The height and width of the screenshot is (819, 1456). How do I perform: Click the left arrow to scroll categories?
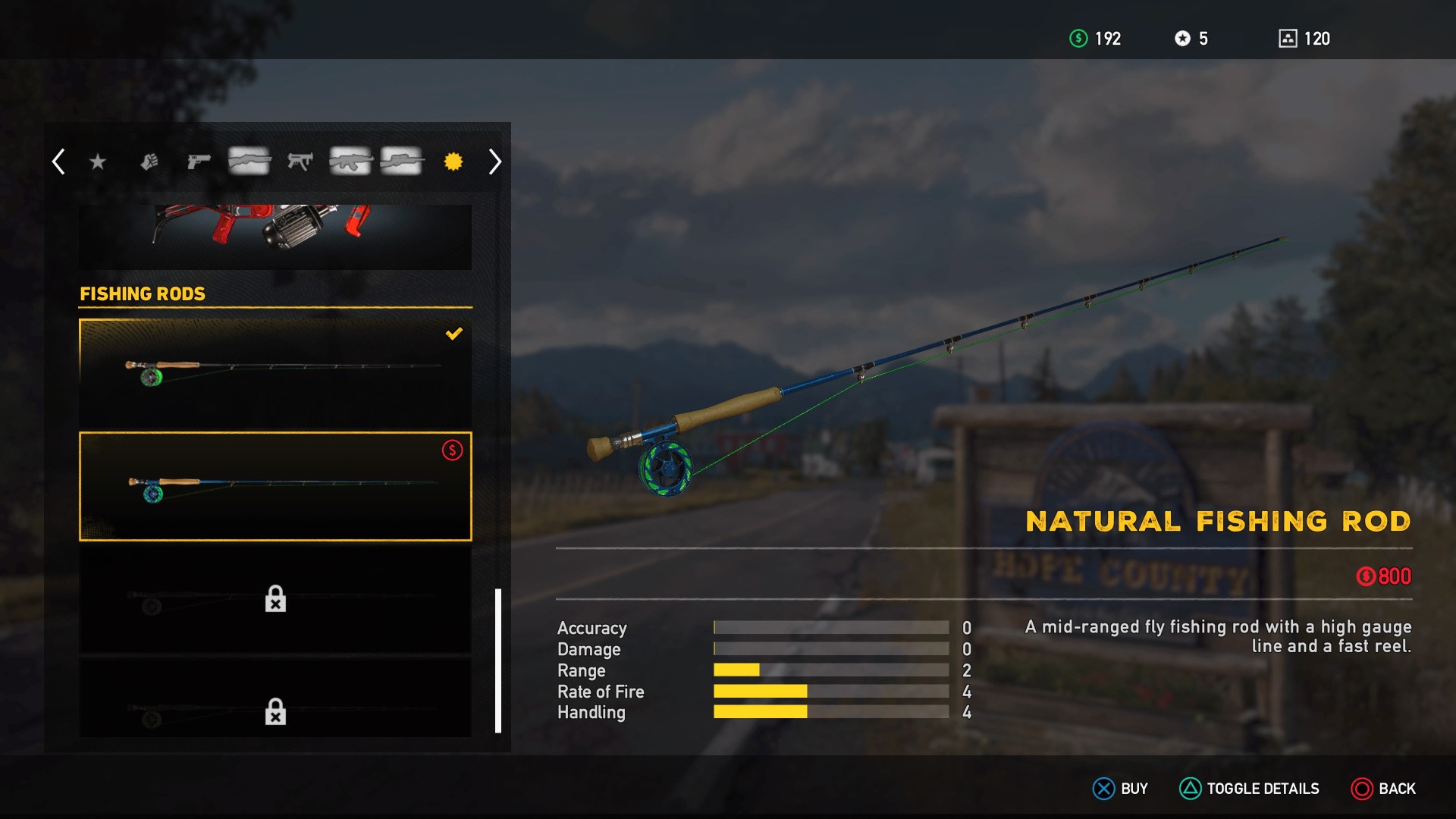[x=58, y=162]
